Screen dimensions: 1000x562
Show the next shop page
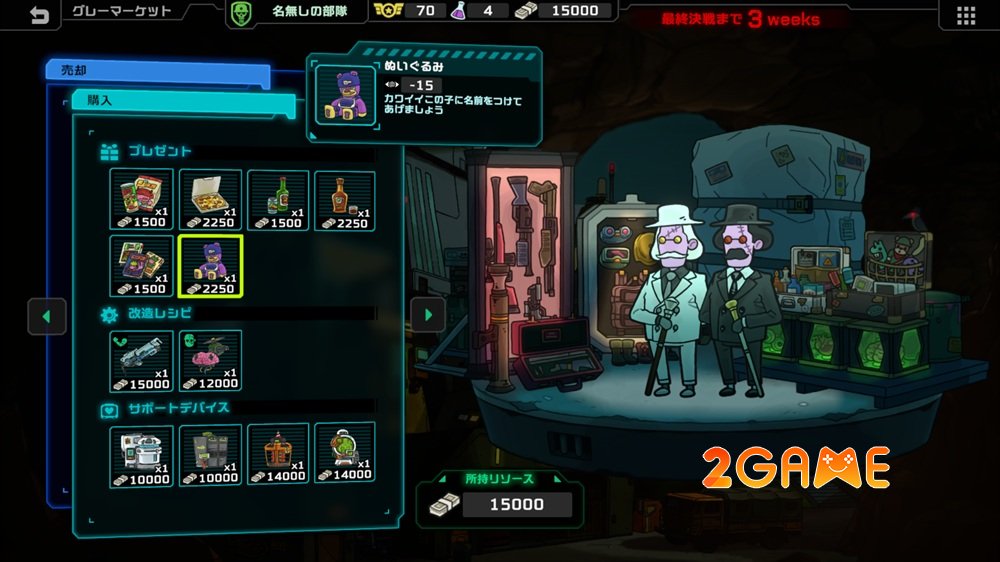click(429, 315)
